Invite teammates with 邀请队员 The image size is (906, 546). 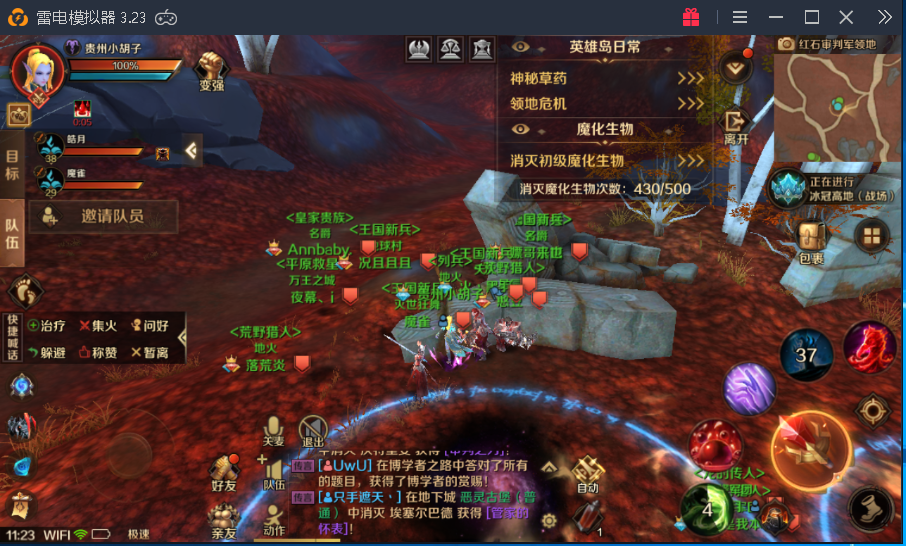pyautogui.click(x=103, y=215)
